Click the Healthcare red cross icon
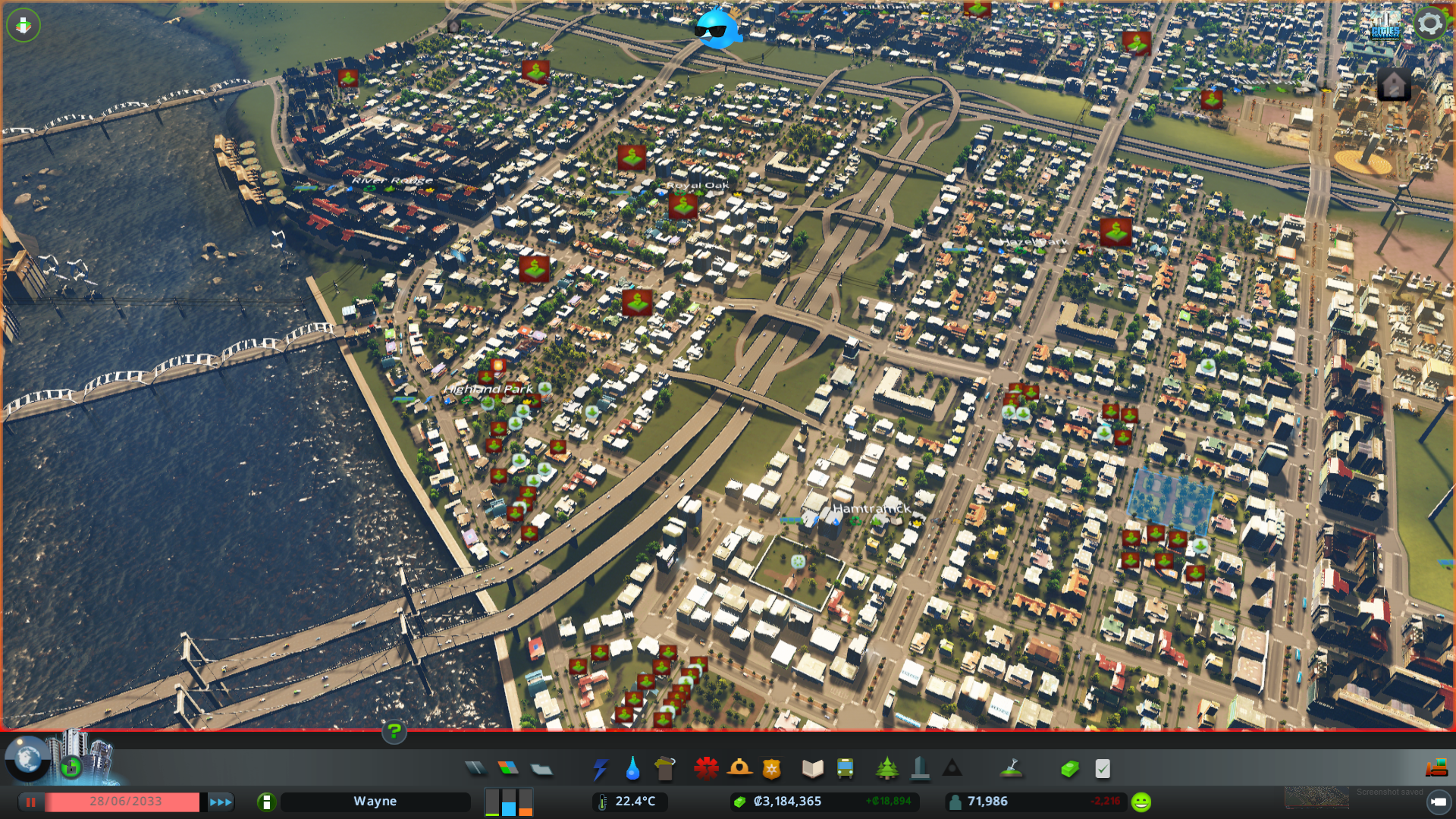The width and height of the screenshot is (1456, 819). pyautogui.click(x=705, y=768)
